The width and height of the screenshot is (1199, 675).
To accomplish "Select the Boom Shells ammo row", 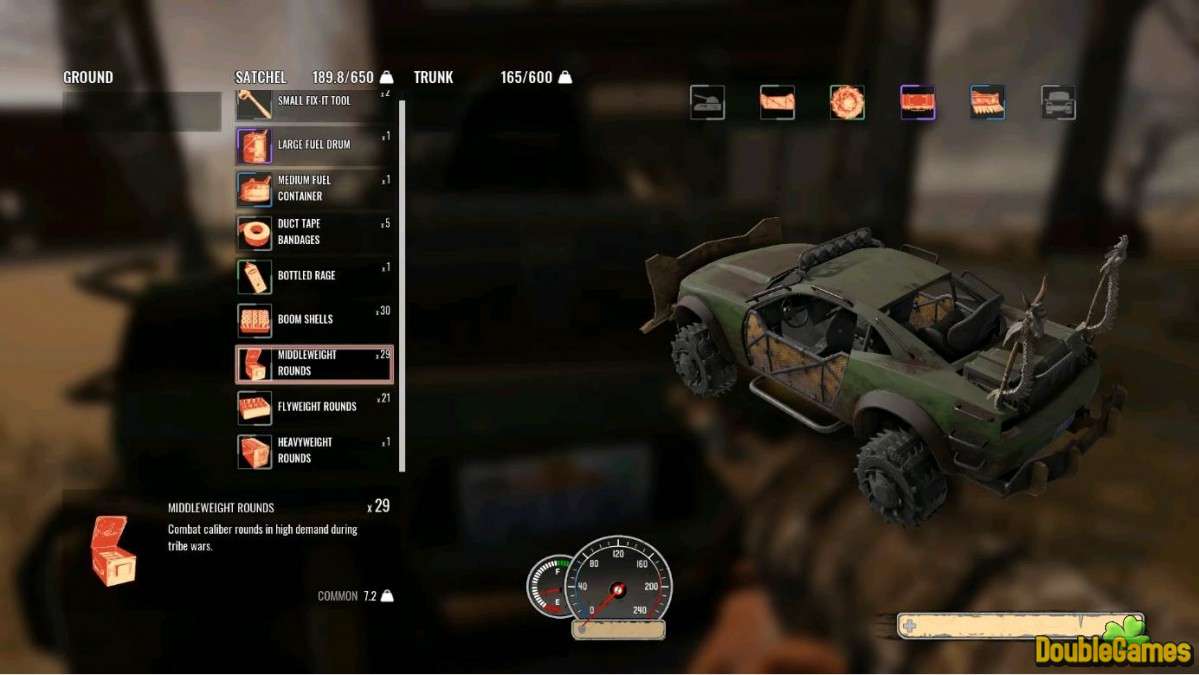I will click(312, 320).
